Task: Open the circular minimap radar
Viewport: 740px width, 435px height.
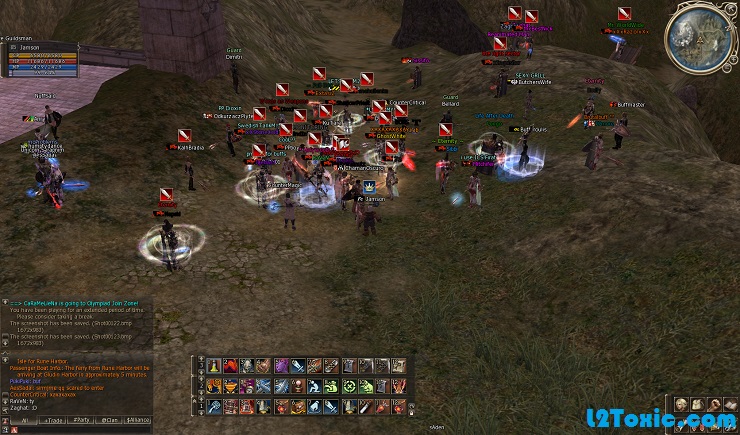Action: [704, 36]
